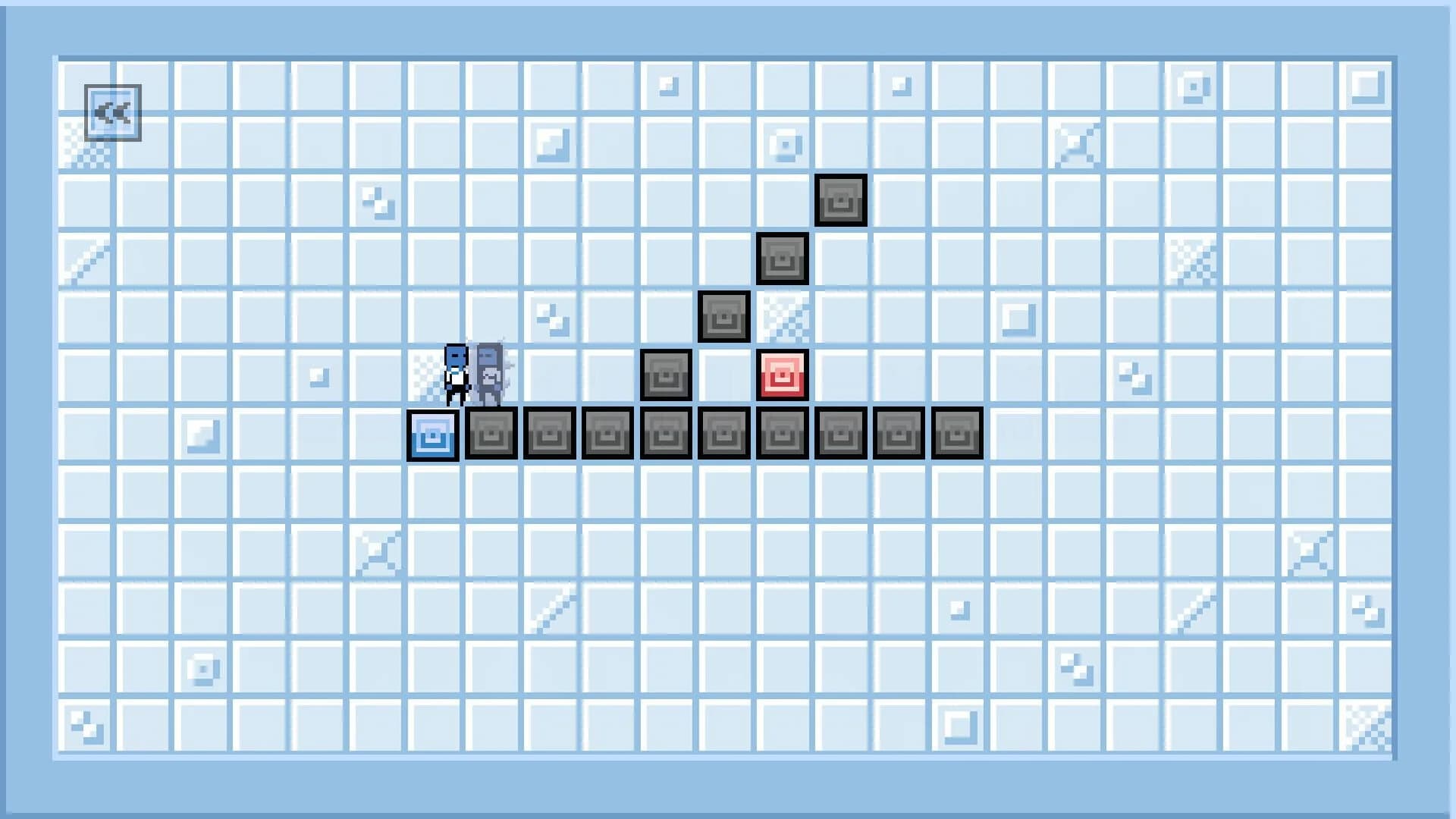Click the leftmost gray block in the bottom row
Image resolution: width=1456 pixels, height=819 pixels.
491,434
